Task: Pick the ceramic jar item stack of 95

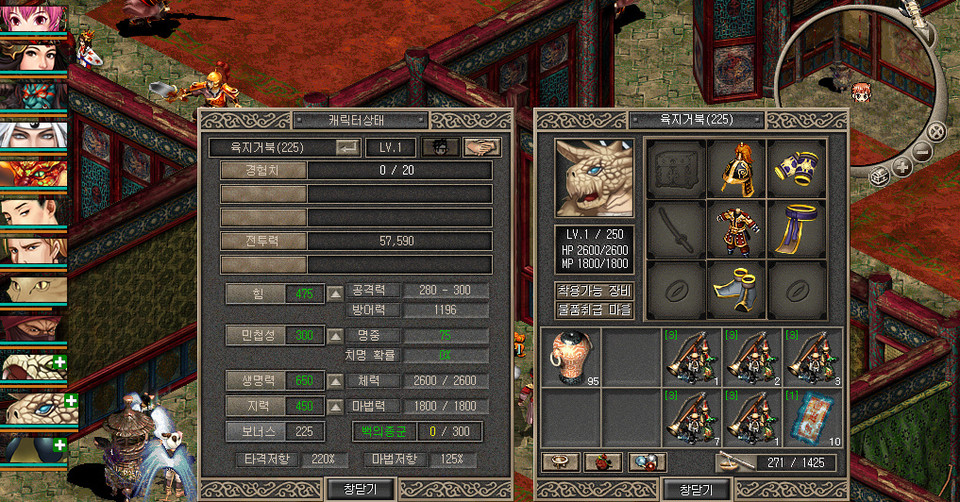Action: point(571,357)
